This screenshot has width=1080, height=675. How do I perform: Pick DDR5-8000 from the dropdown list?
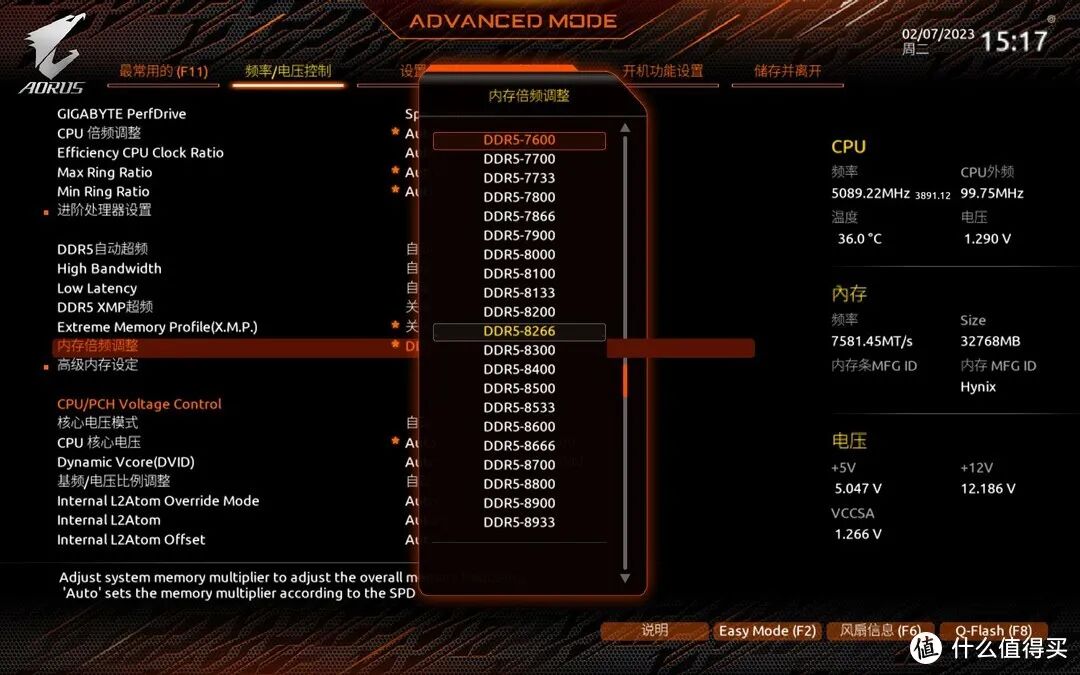coord(519,255)
